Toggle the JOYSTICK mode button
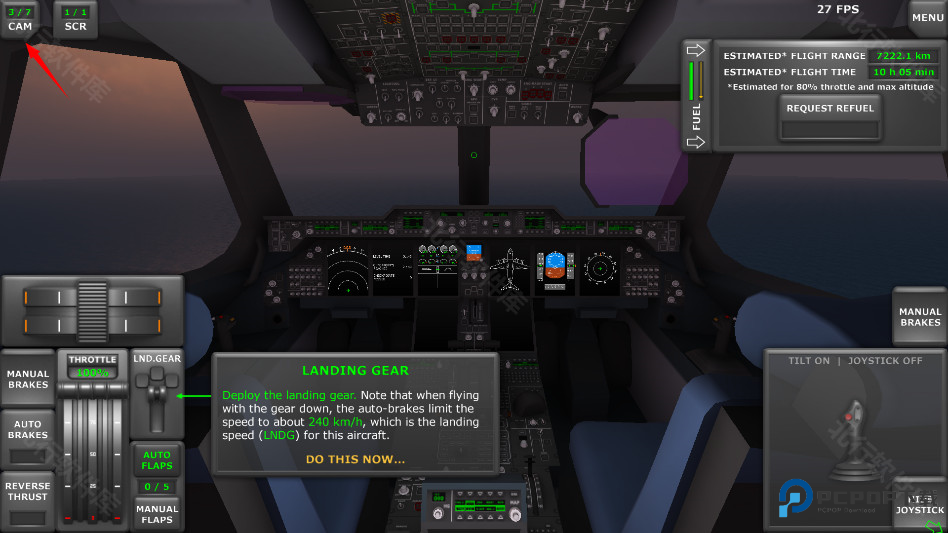Screen dimensions: 948x533 919,505
